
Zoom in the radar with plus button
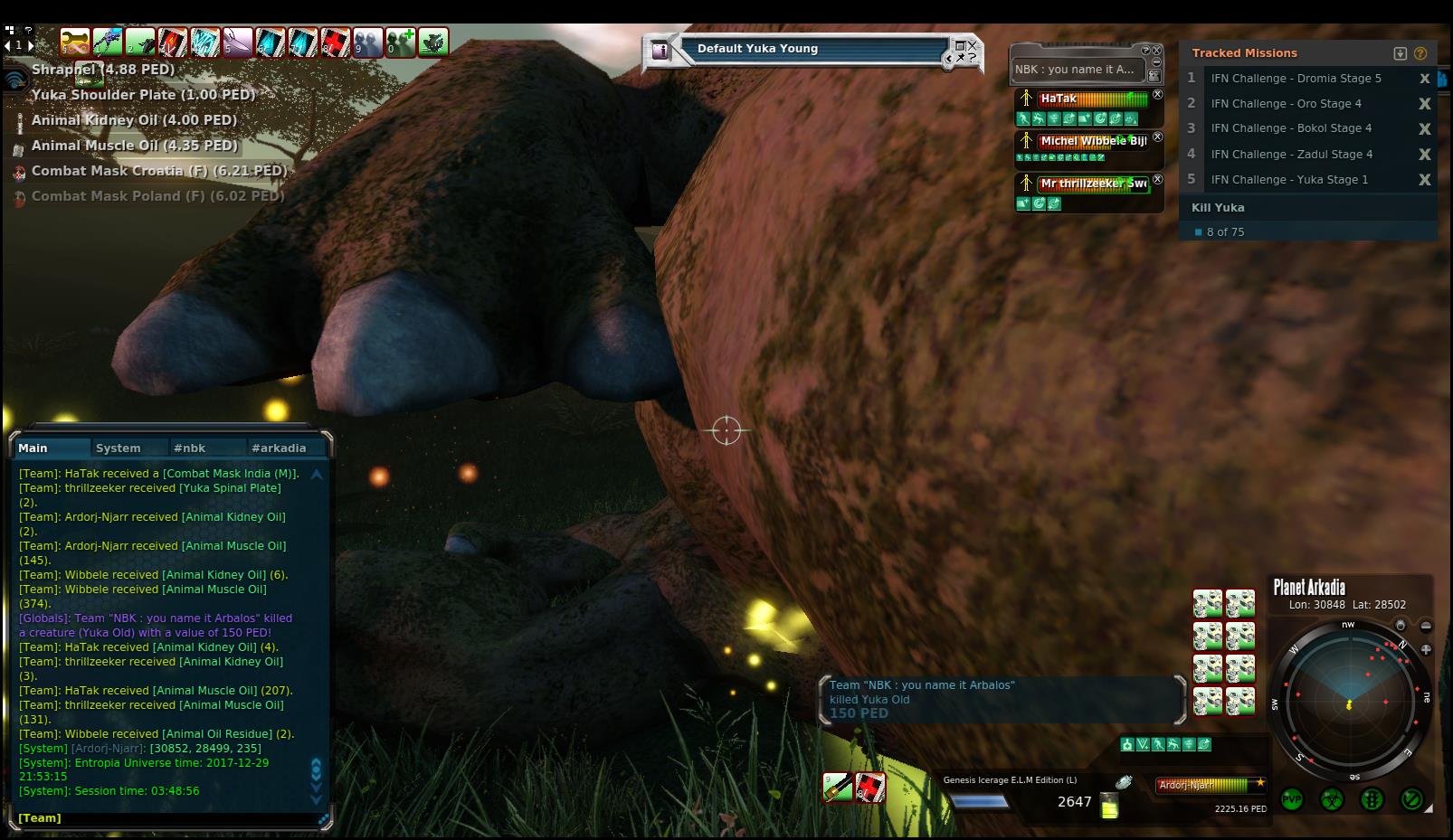tap(1426, 649)
